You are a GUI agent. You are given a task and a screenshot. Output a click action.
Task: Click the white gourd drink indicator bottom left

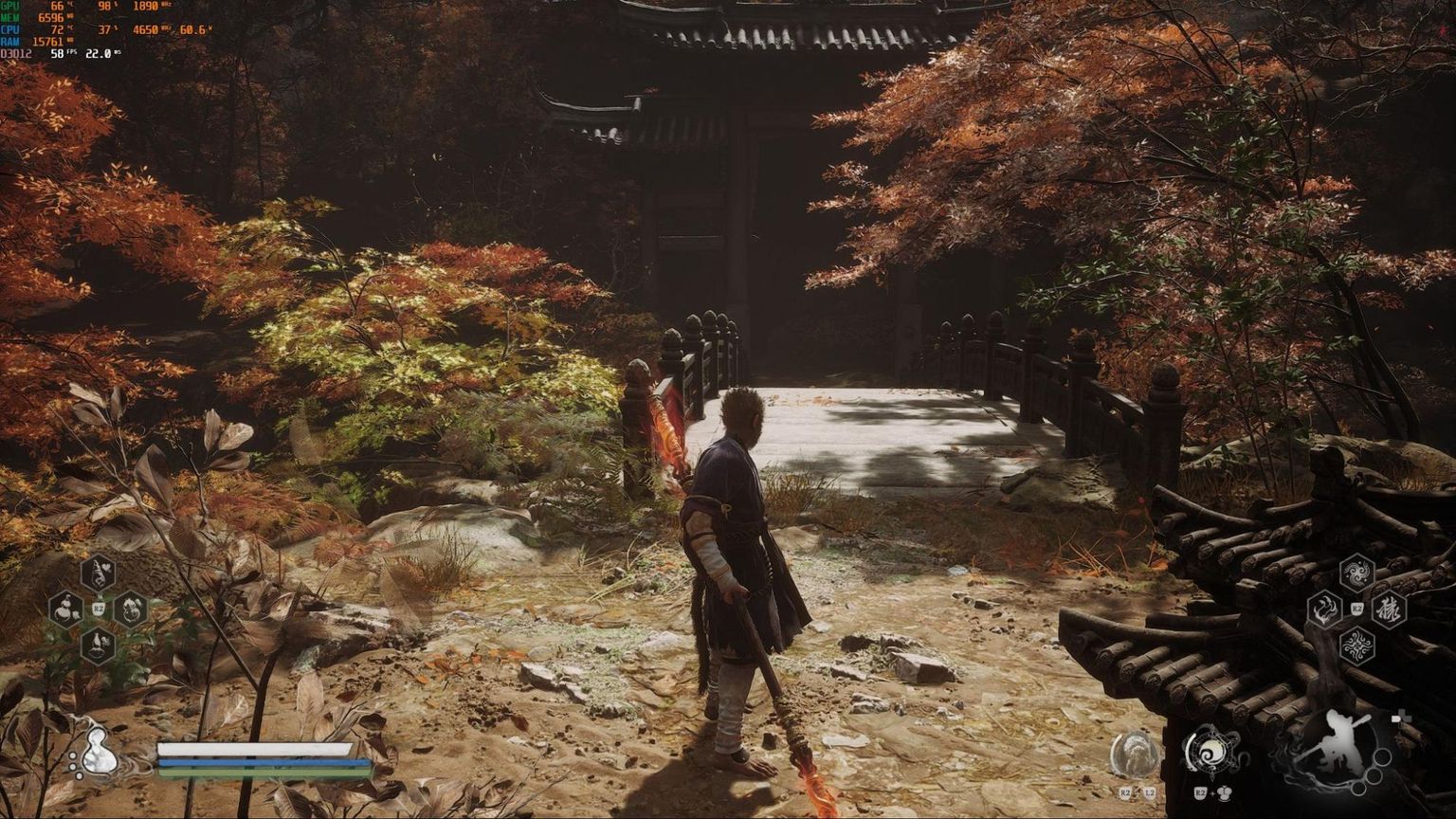(x=100, y=752)
